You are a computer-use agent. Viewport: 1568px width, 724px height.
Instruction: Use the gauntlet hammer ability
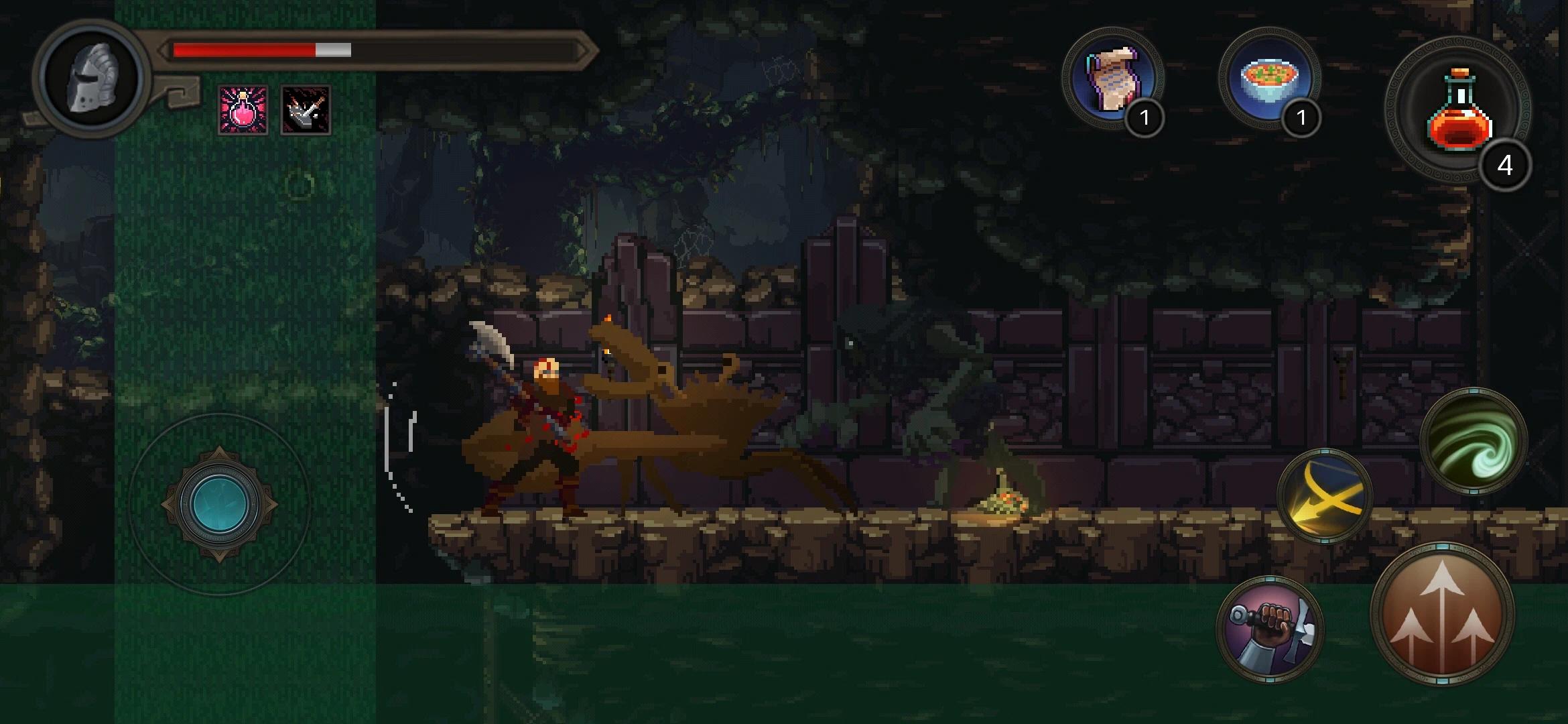[x=1269, y=629]
